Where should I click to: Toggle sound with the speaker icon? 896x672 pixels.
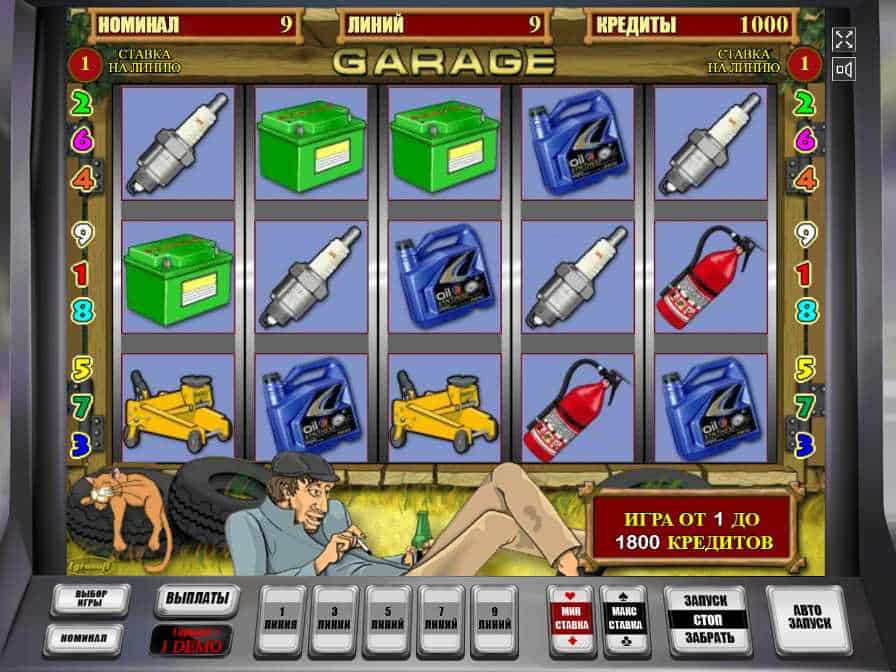(x=844, y=69)
